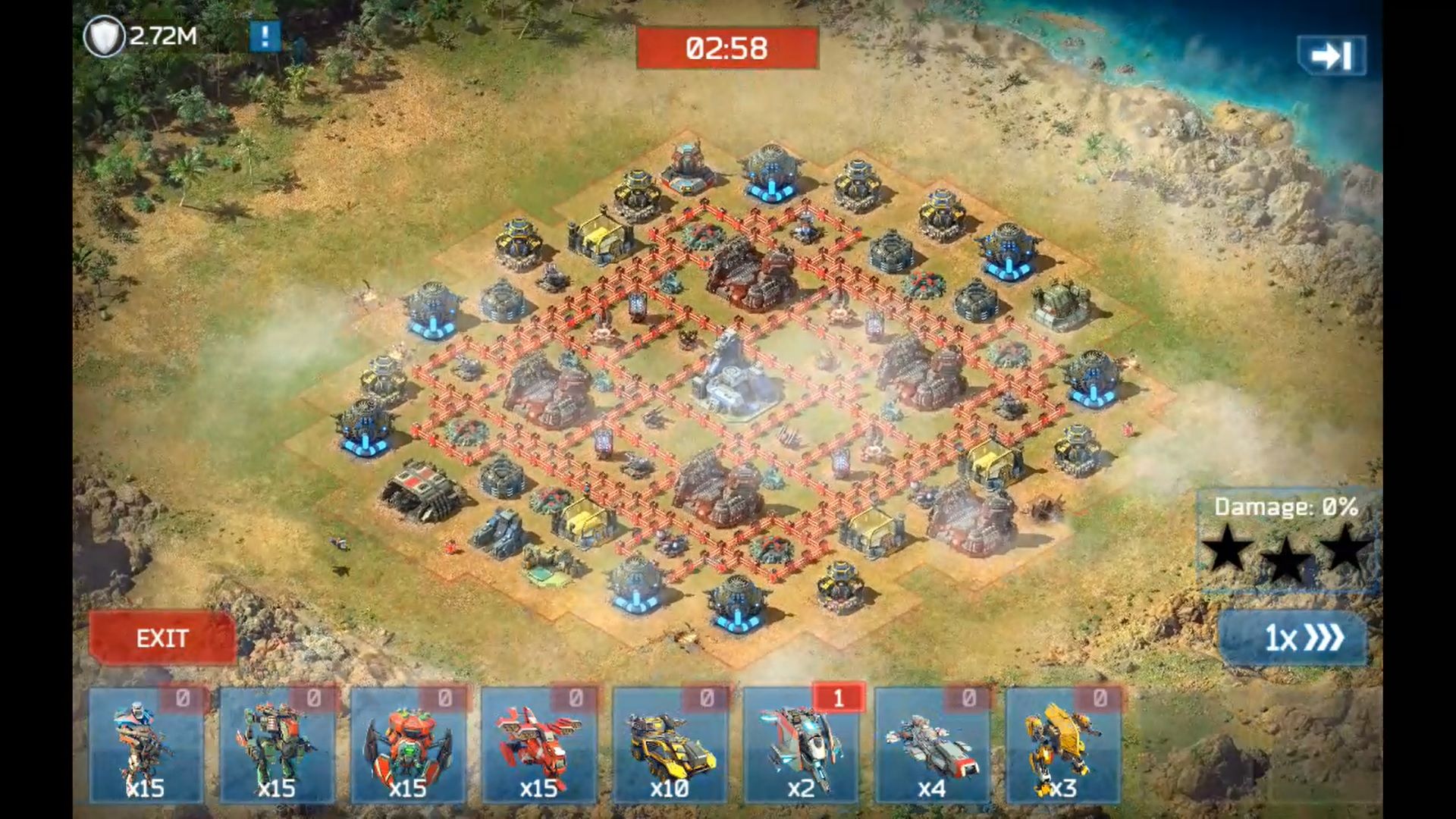Select the x15 green mech unit card

277,746
